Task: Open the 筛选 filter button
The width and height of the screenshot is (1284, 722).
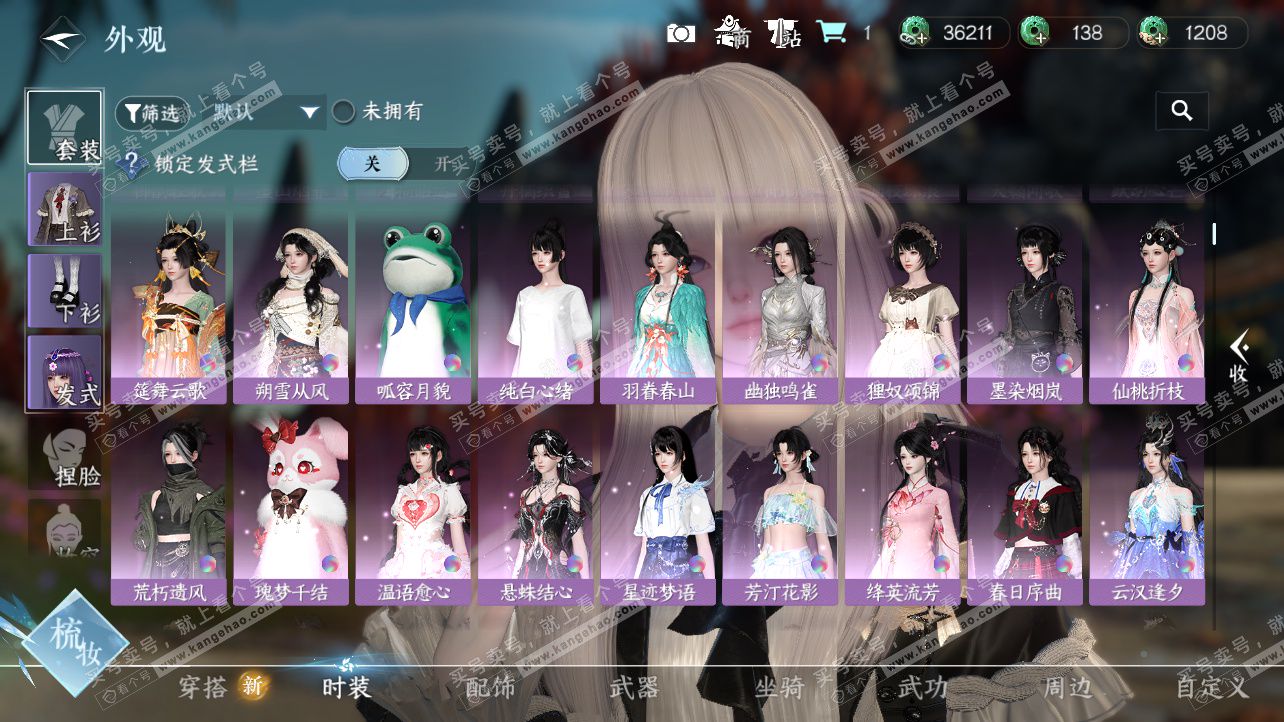Action: click(x=152, y=113)
